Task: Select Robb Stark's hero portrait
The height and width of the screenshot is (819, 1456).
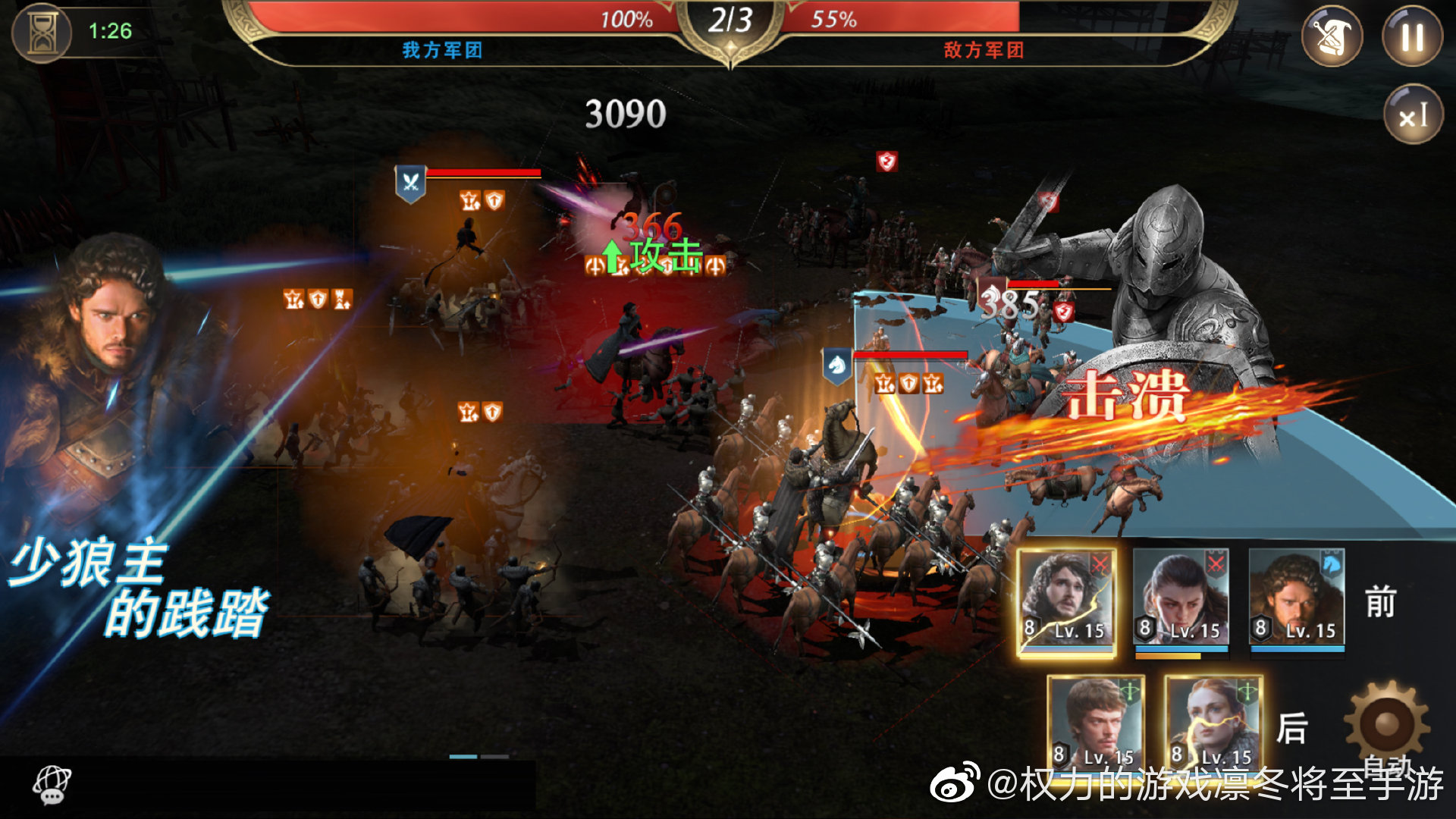Action: click(x=1297, y=599)
